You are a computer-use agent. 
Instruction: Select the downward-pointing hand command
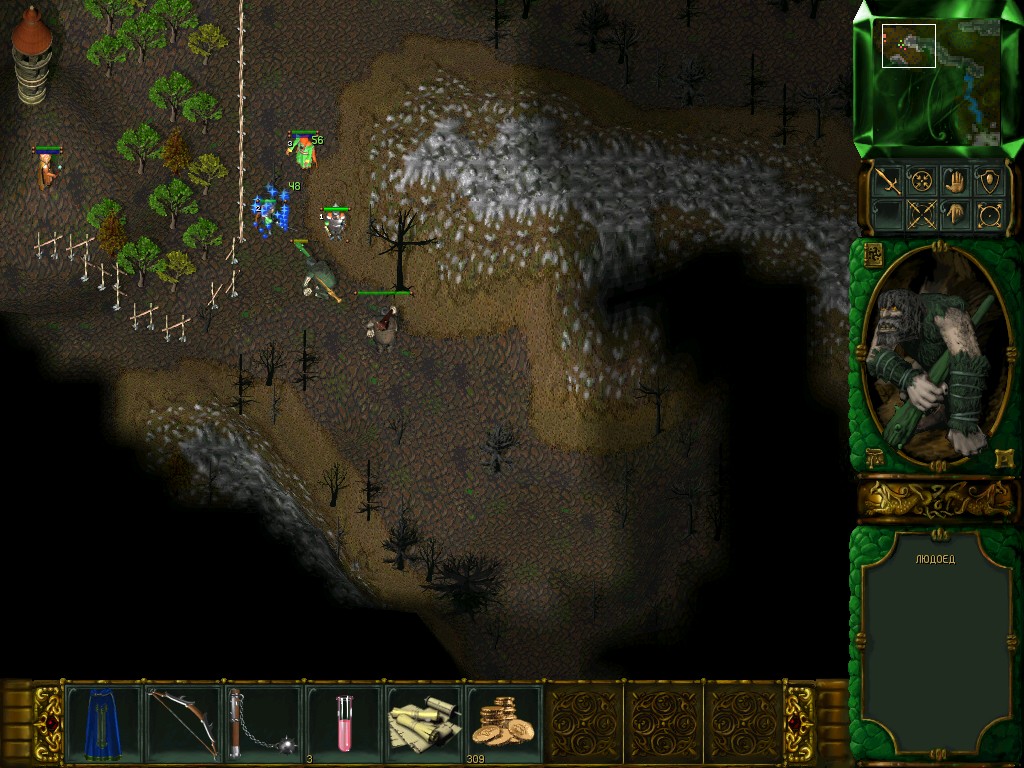pos(955,214)
